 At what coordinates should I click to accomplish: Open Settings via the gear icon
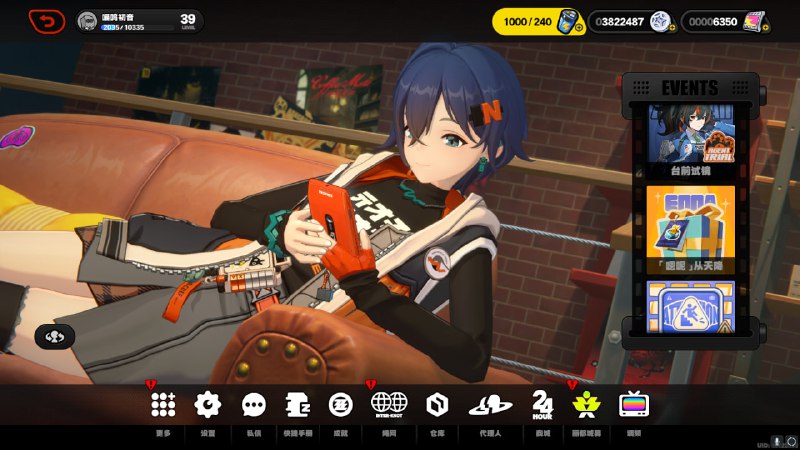[x=207, y=404]
